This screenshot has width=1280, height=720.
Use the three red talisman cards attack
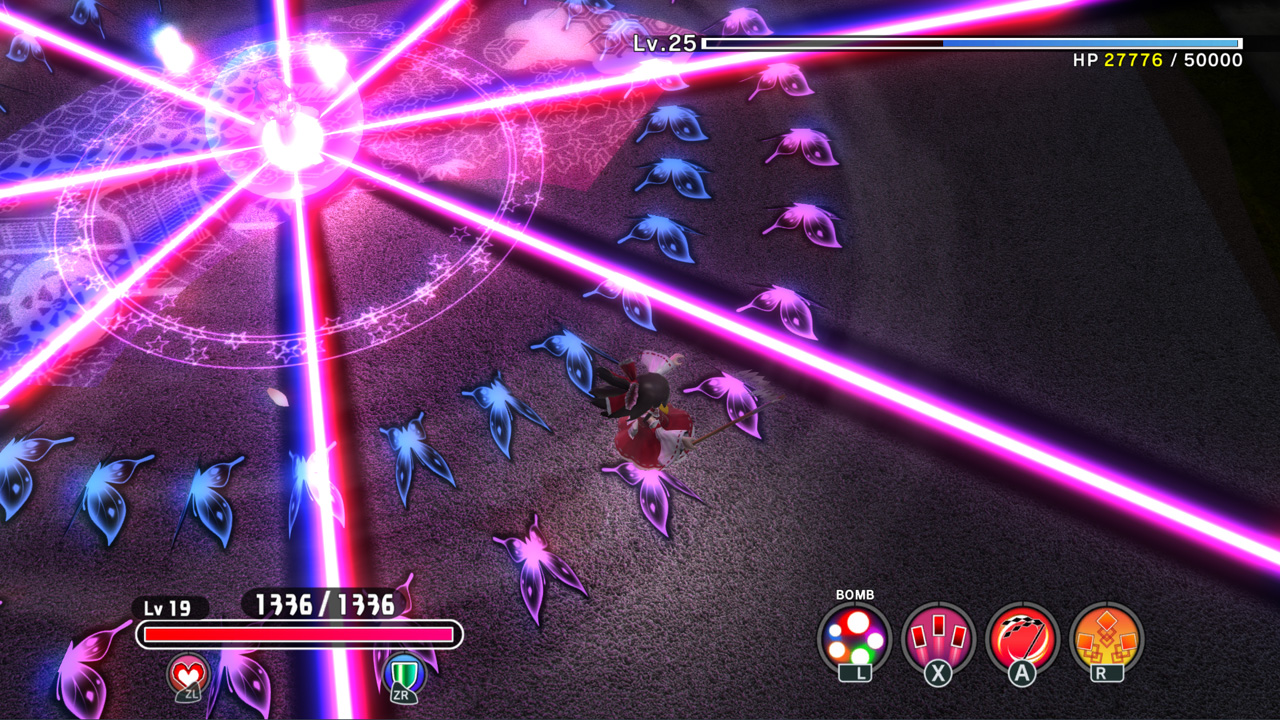click(x=938, y=638)
